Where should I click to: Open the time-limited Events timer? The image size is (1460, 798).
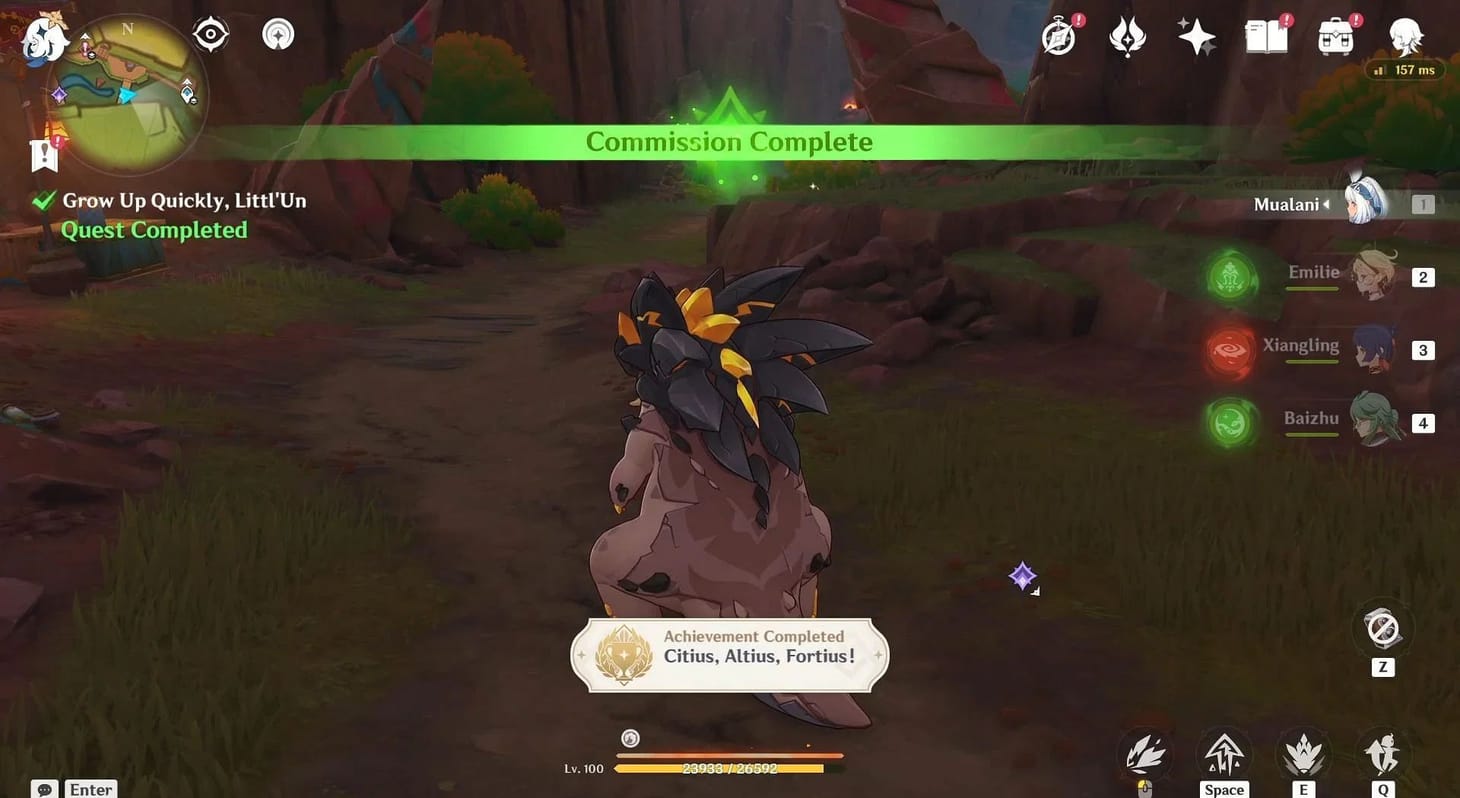pyautogui.click(x=1058, y=37)
